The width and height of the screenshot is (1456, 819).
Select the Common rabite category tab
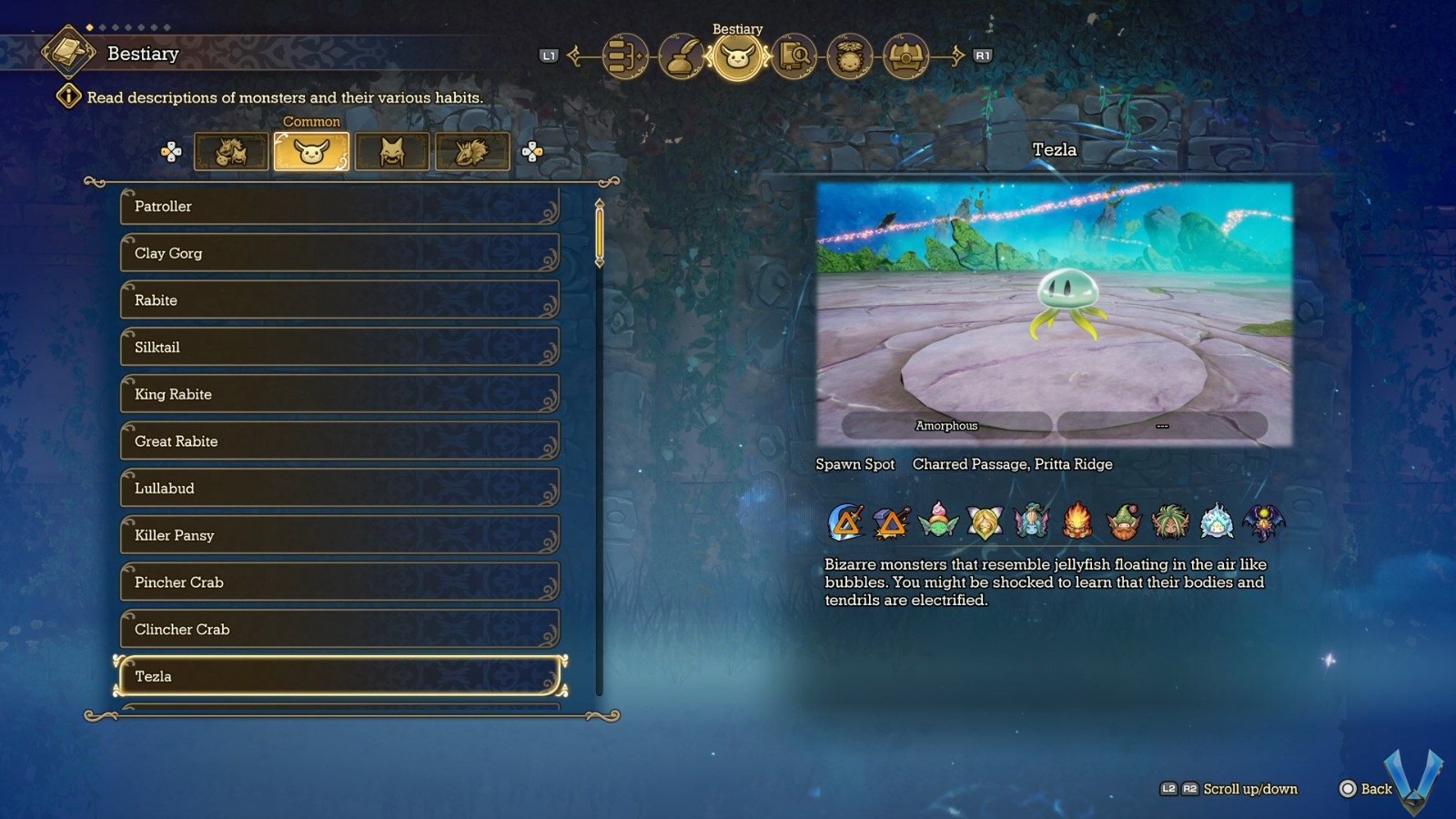311,151
